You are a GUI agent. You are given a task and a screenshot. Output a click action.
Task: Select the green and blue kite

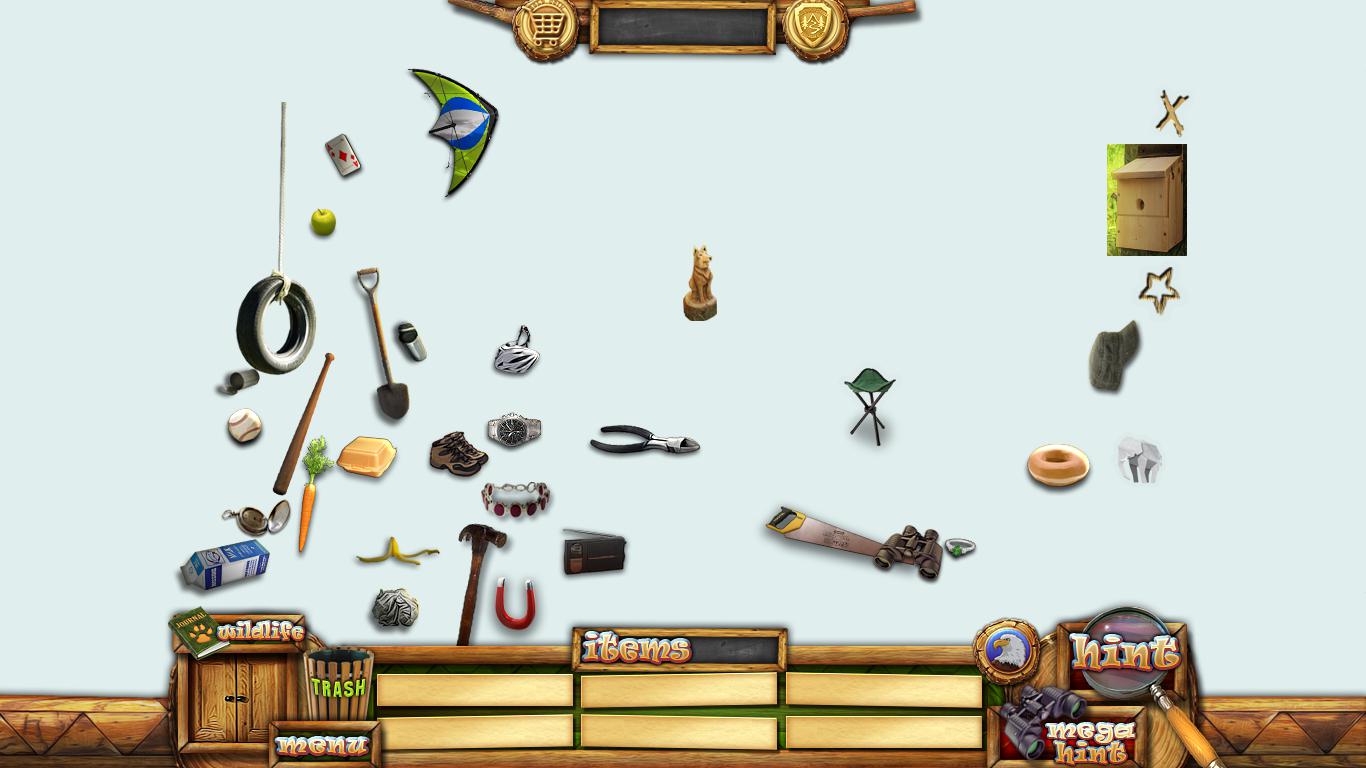[457, 130]
